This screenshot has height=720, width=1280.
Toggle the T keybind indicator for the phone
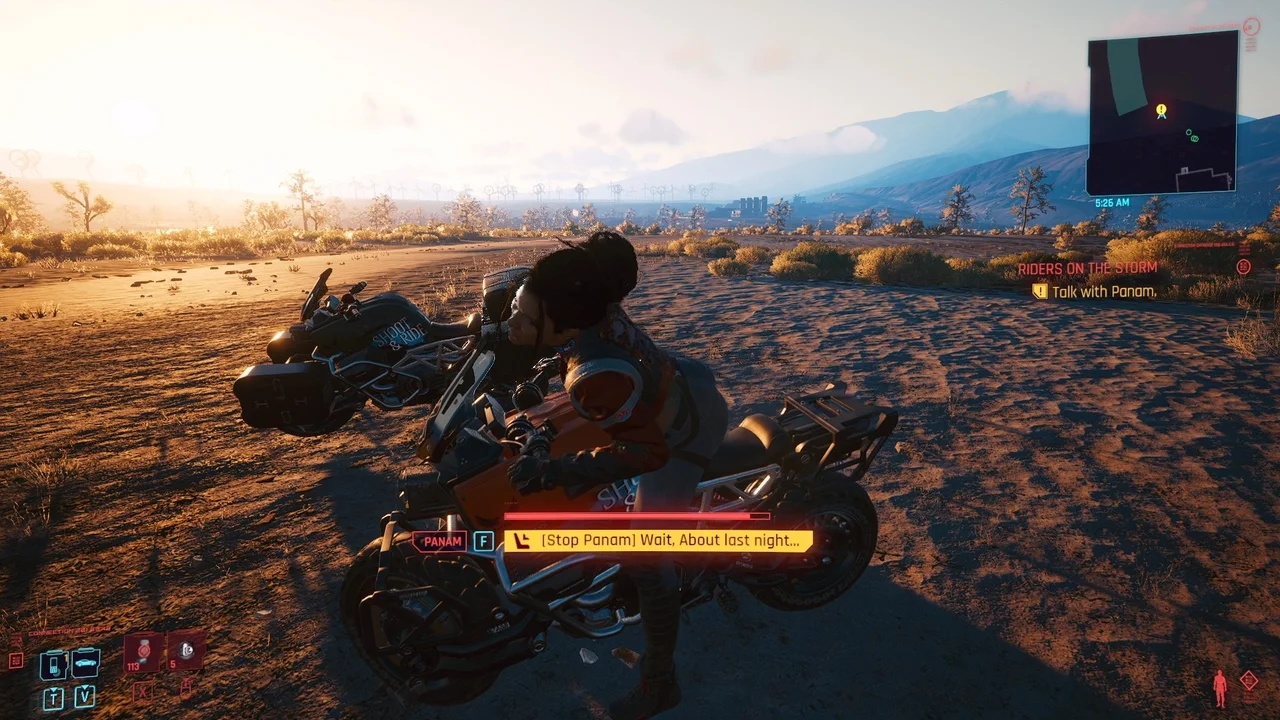(53, 697)
